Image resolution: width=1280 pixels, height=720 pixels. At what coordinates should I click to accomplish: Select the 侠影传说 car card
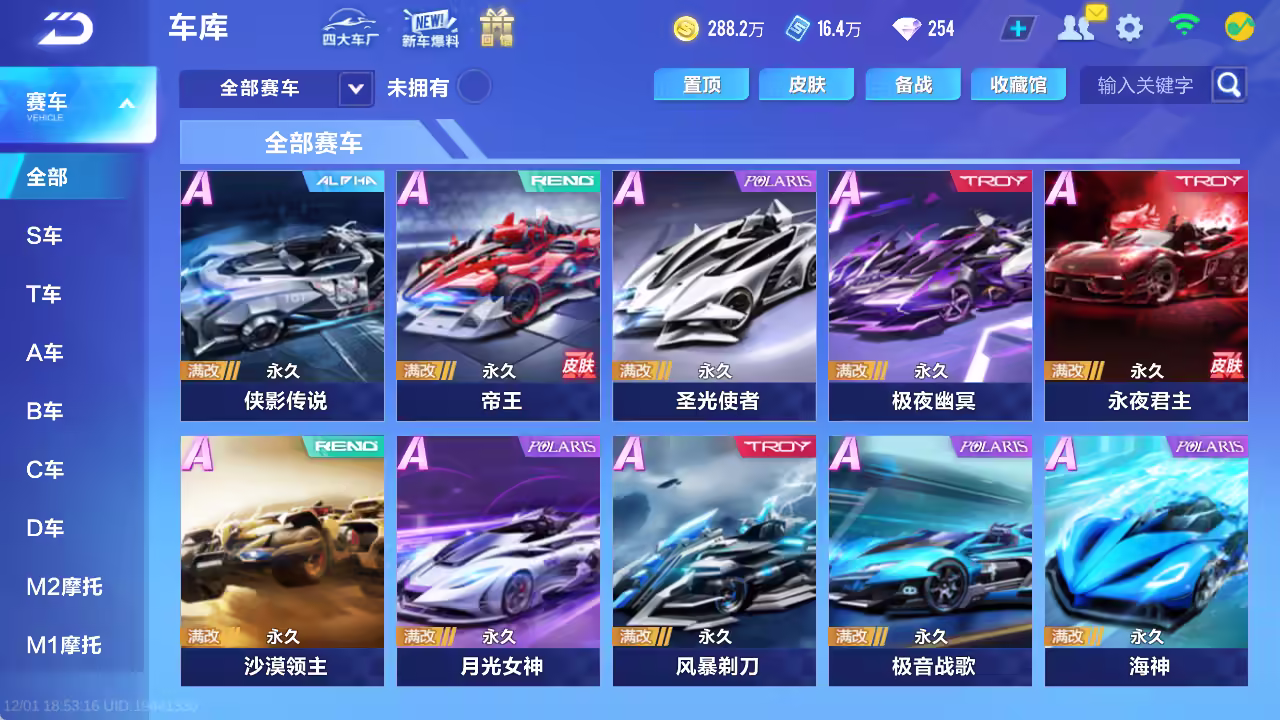coord(282,295)
